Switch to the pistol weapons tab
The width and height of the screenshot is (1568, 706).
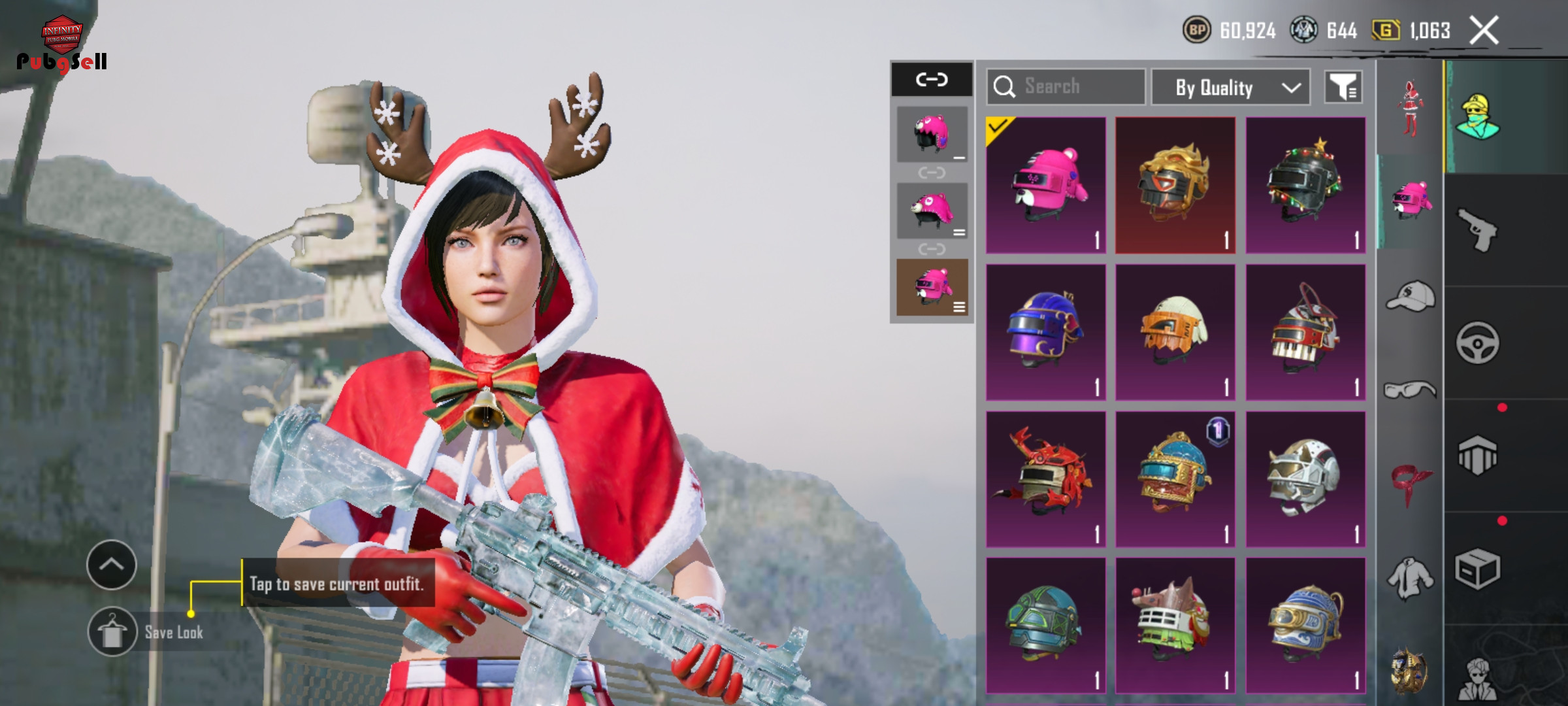coord(1478,230)
